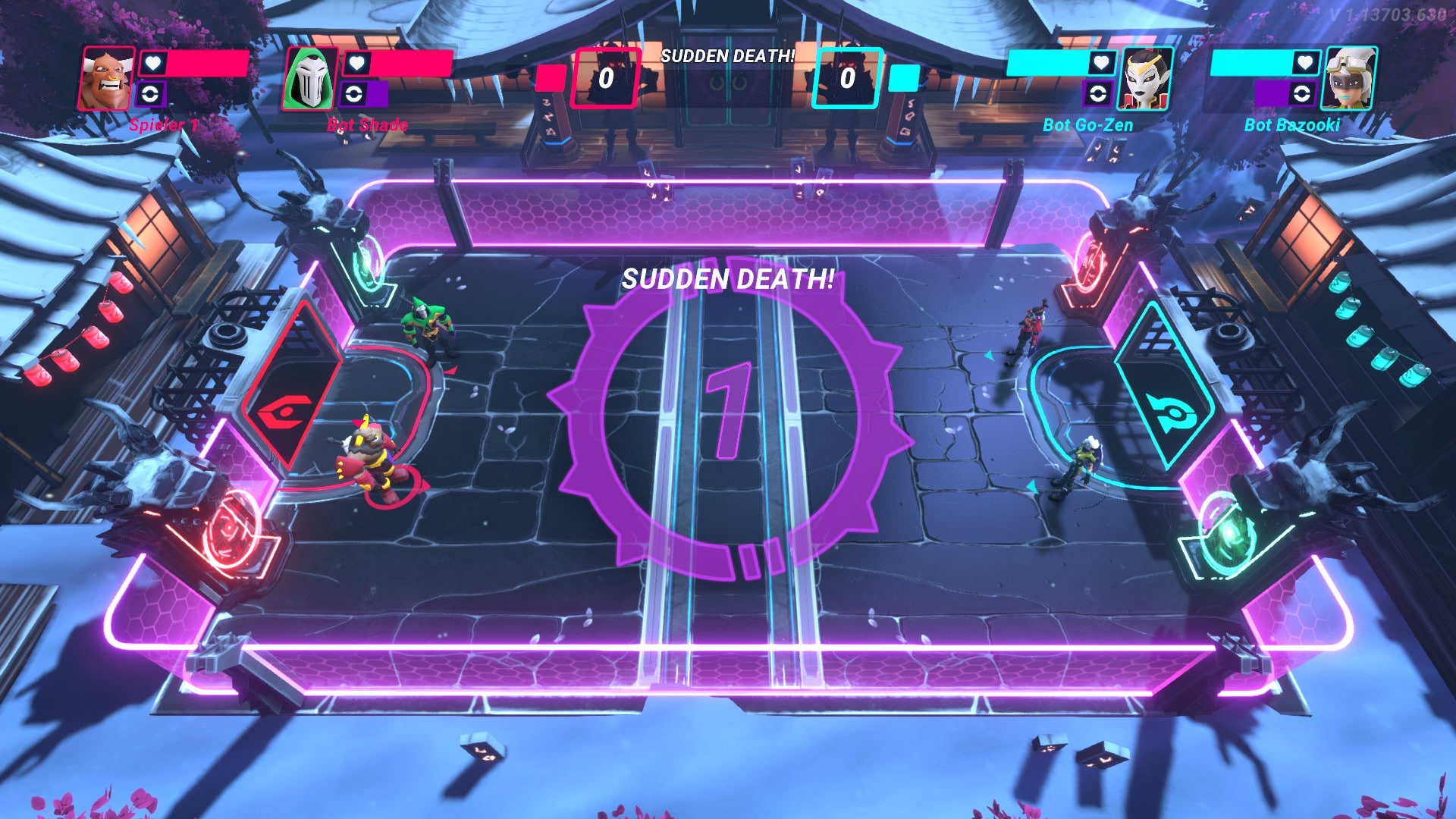Click Bot Bazooki's circular-arrows ability icon
1456x819 pixels.
[x=1302, y=94]
